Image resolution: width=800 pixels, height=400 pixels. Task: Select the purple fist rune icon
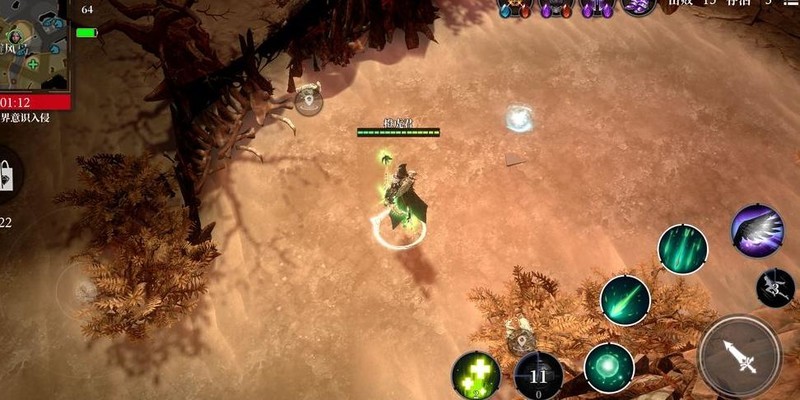[x=637, y=7]
